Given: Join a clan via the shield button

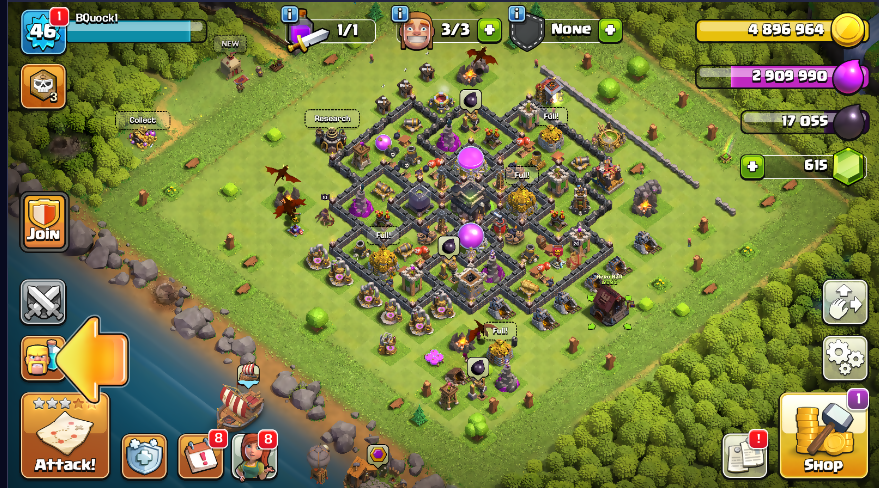Looking at the screenshot, I should point(44,222).
